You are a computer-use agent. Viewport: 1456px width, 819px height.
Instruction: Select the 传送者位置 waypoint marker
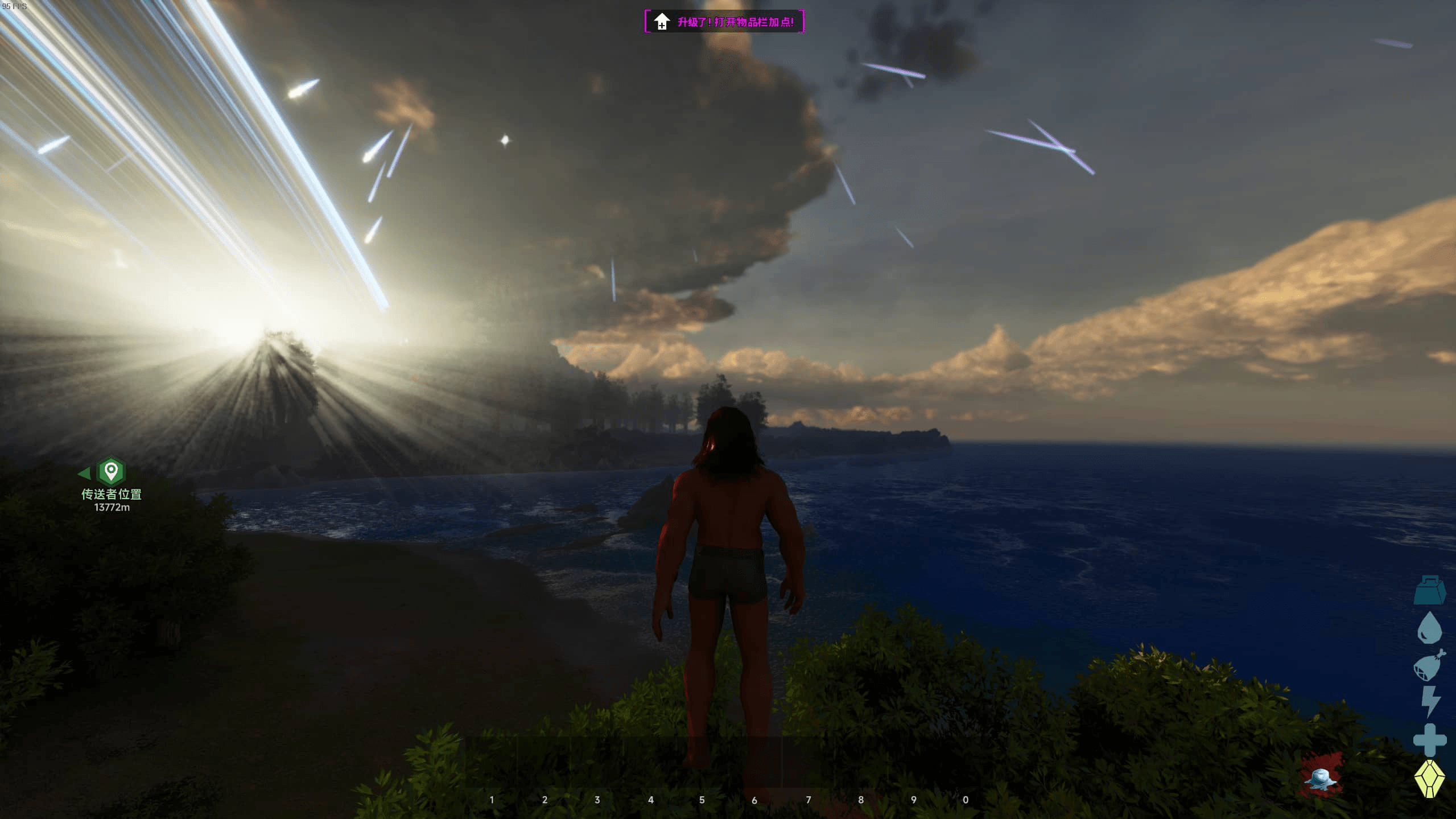[x=111, y=471]
